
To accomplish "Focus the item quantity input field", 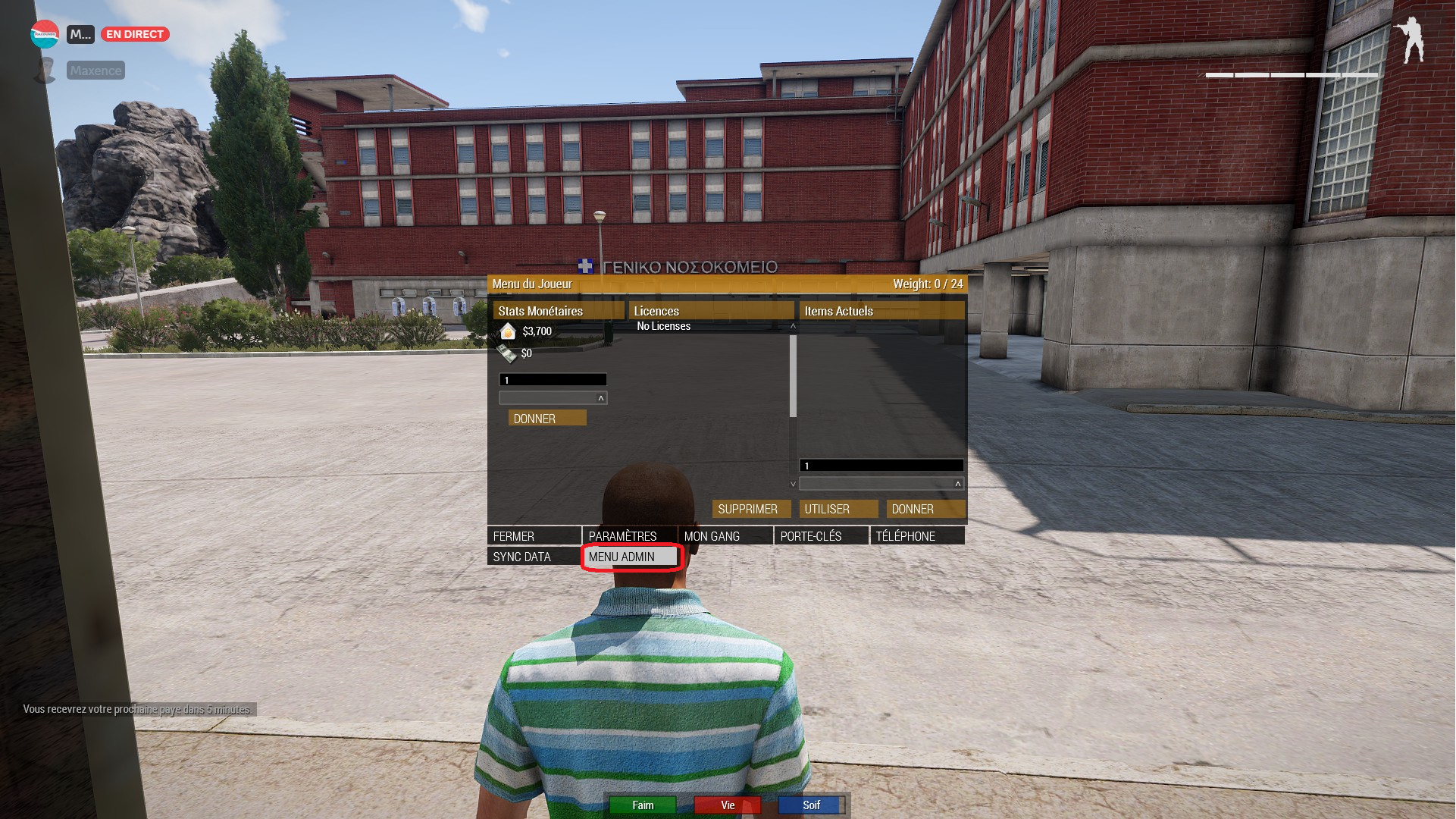I will pos(881,466).
